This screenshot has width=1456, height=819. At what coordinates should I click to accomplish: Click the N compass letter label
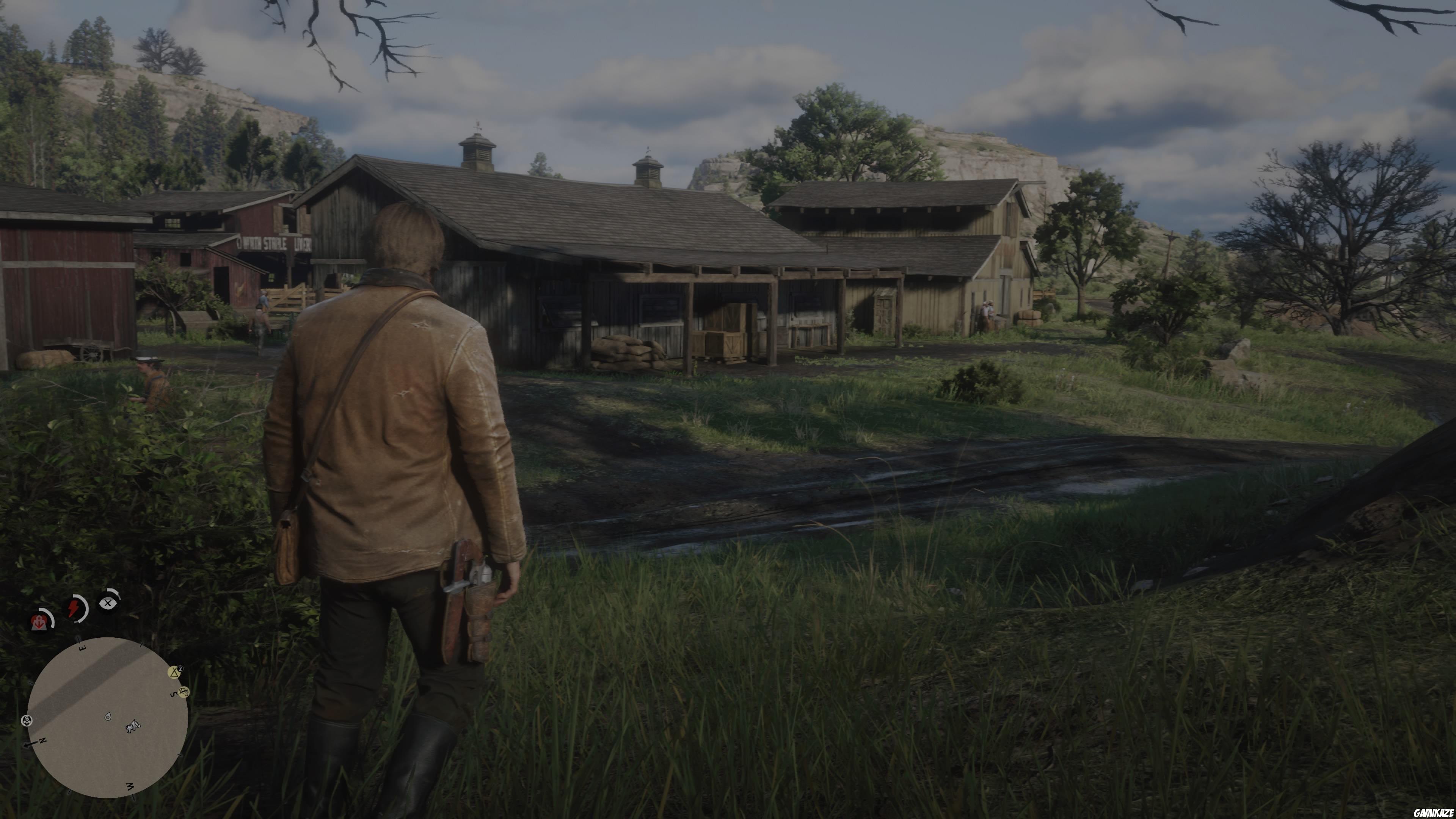(x=43, y=741)
